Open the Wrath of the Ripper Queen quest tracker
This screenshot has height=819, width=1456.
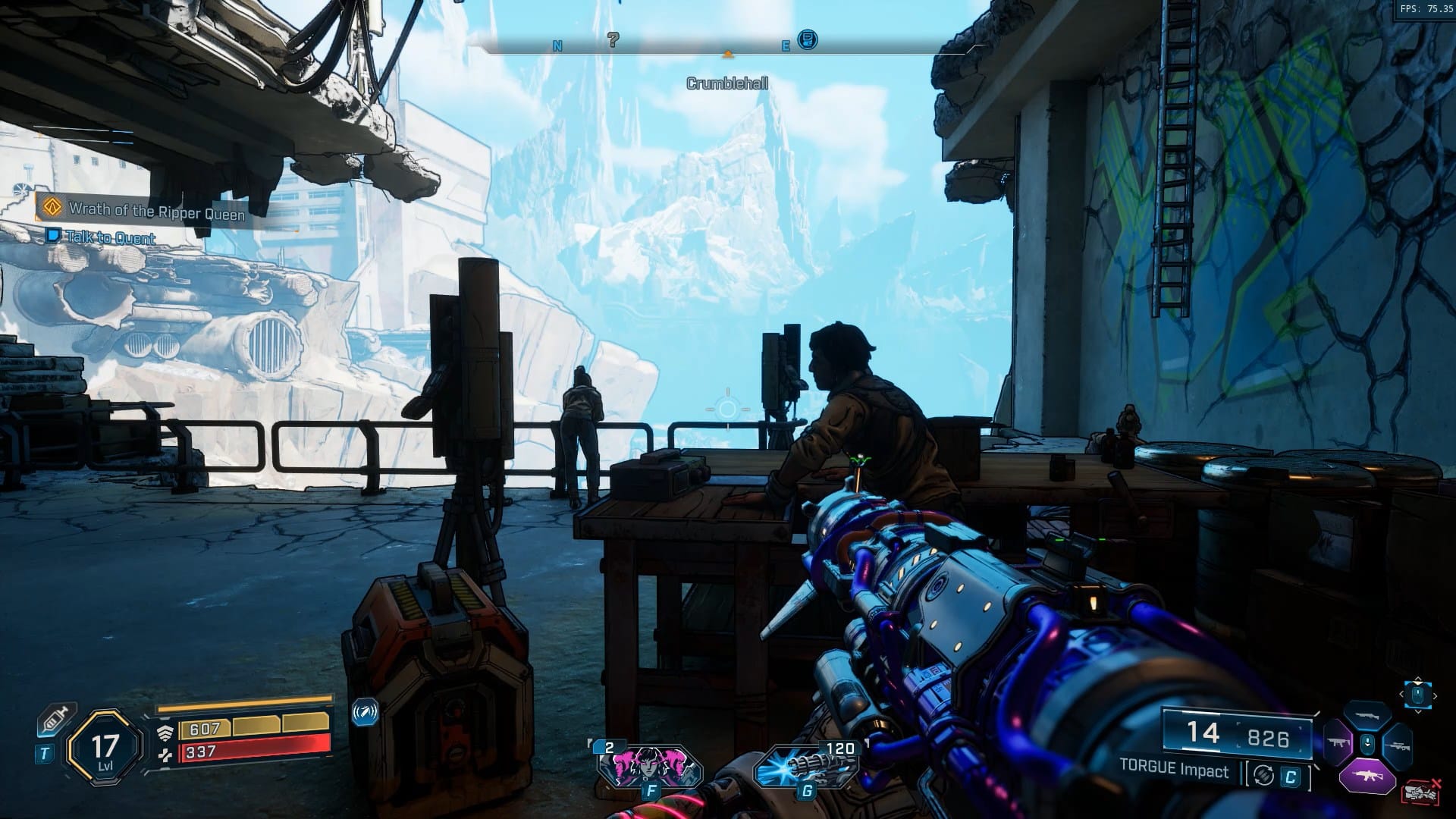[156, 211]
